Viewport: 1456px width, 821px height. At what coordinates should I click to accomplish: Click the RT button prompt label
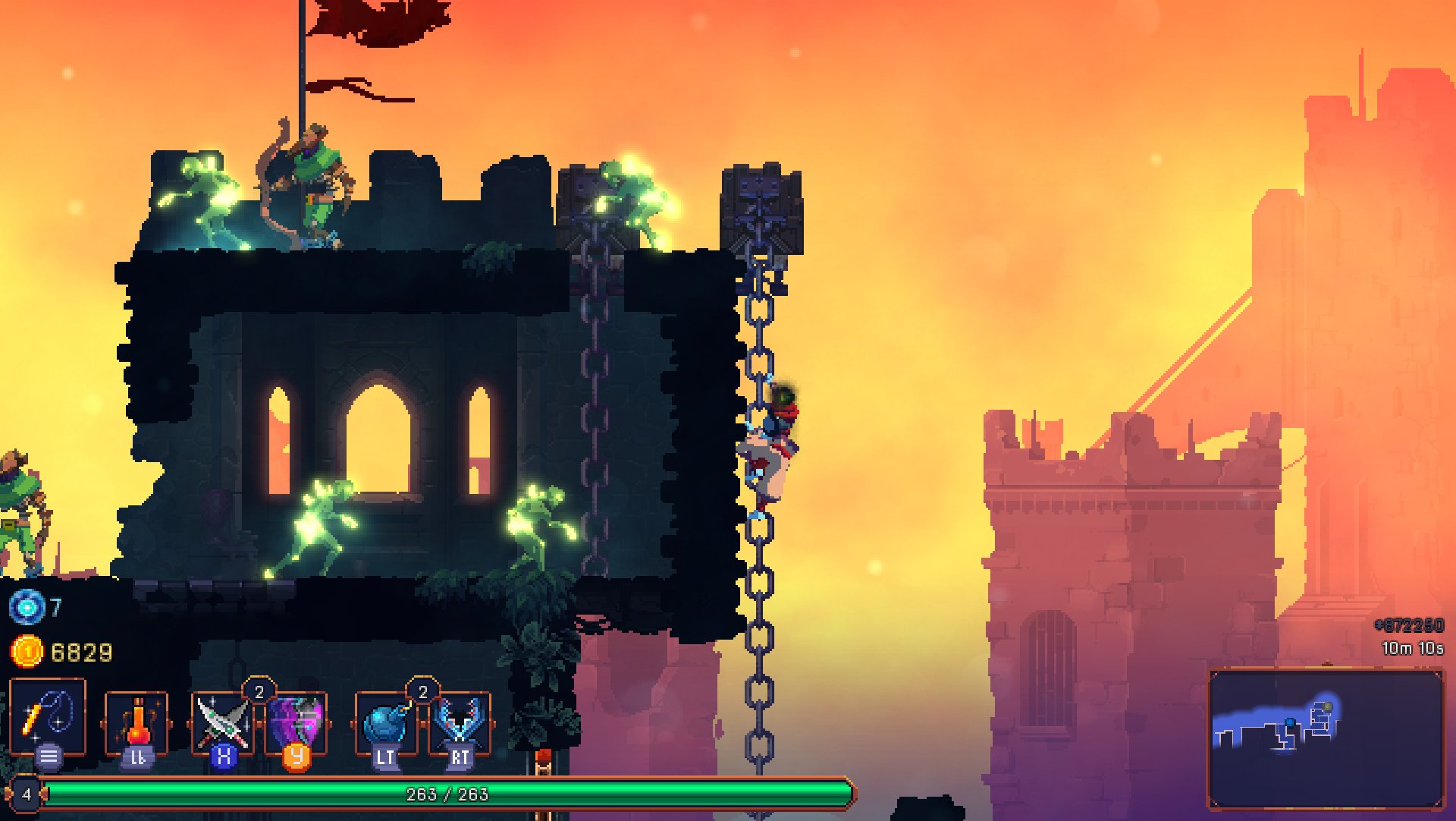(460, 755)
